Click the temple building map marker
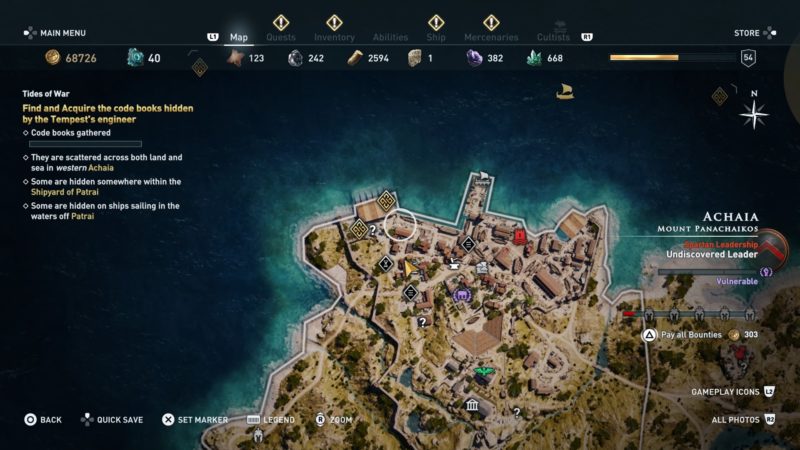Viewport: 800px width, 450px height. [471, 405]
